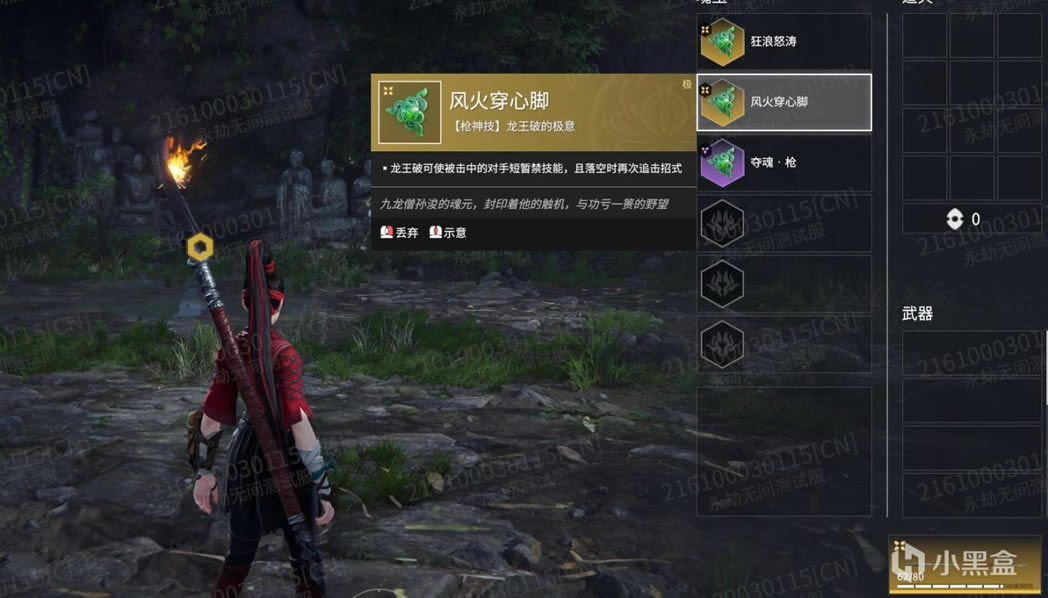Select the 风火穿心脚 soul jade slot
Image resolution: width=1048 pixels, height=598 pixels.
coord(783,102)
